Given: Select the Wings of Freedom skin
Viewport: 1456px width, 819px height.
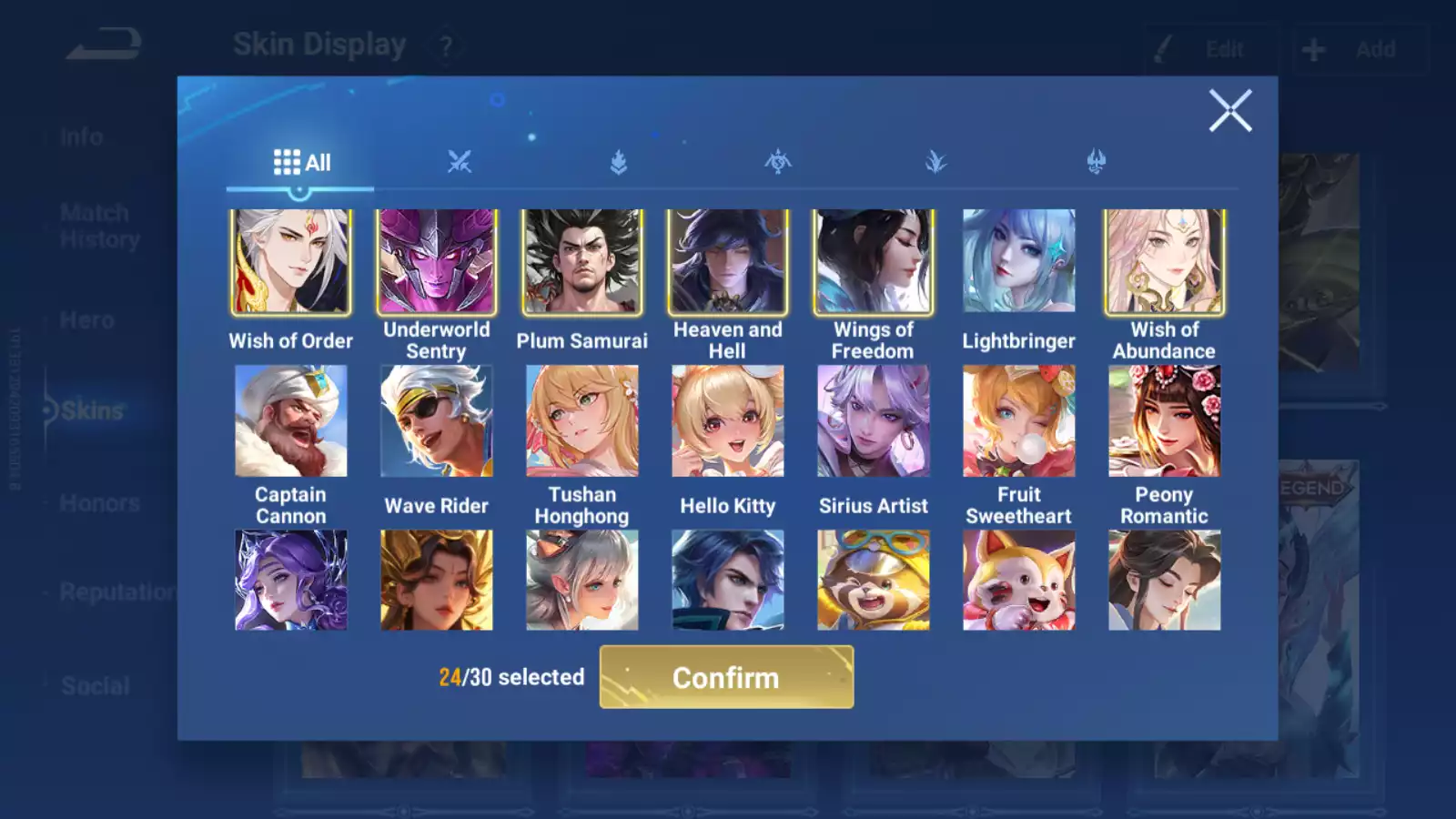Looking at the screenshot, I should pos(874,262).
